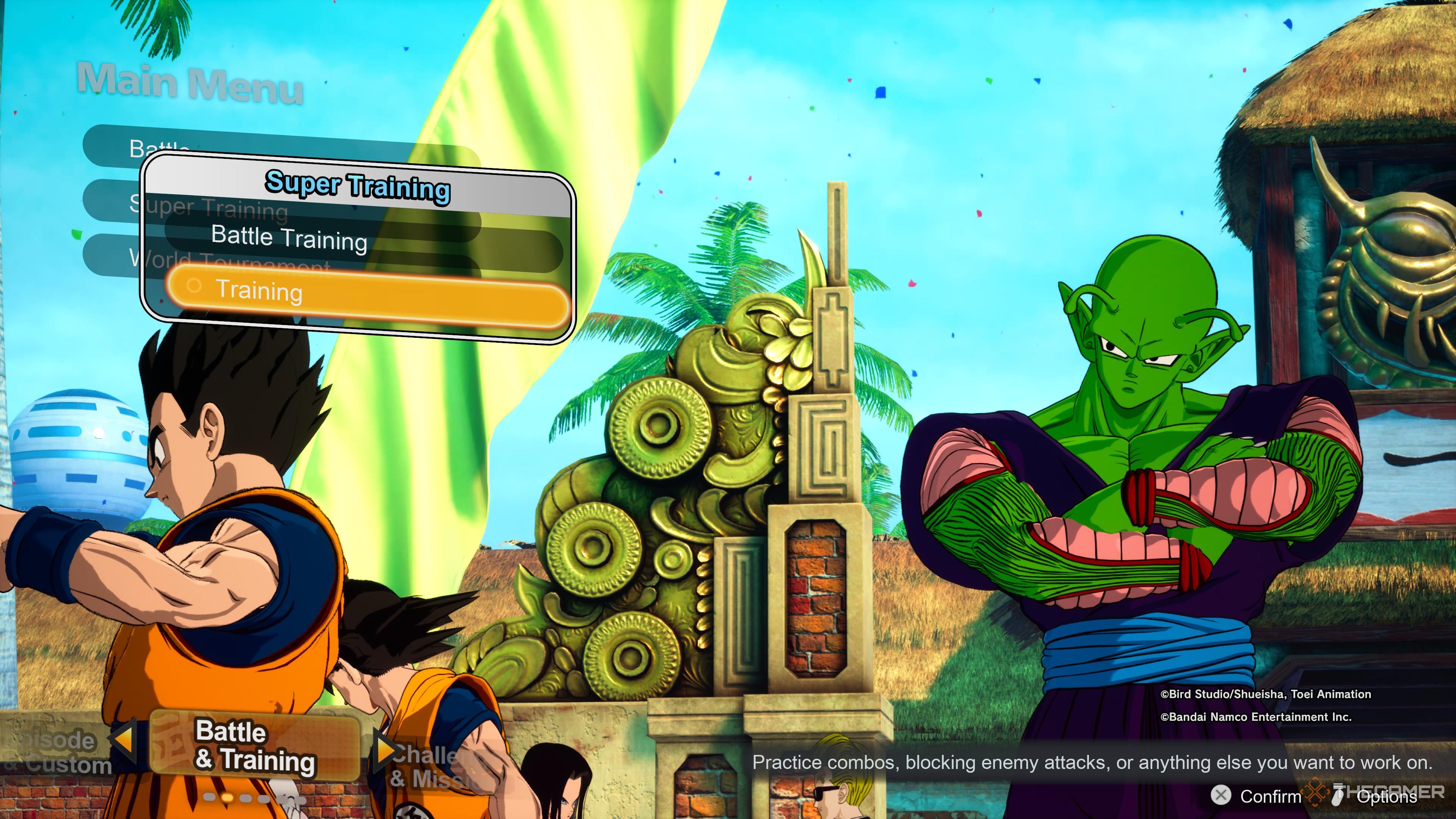Click the highlighted second page dot
The height and width of the screenshot is (819, 1456).
(228, 798)
